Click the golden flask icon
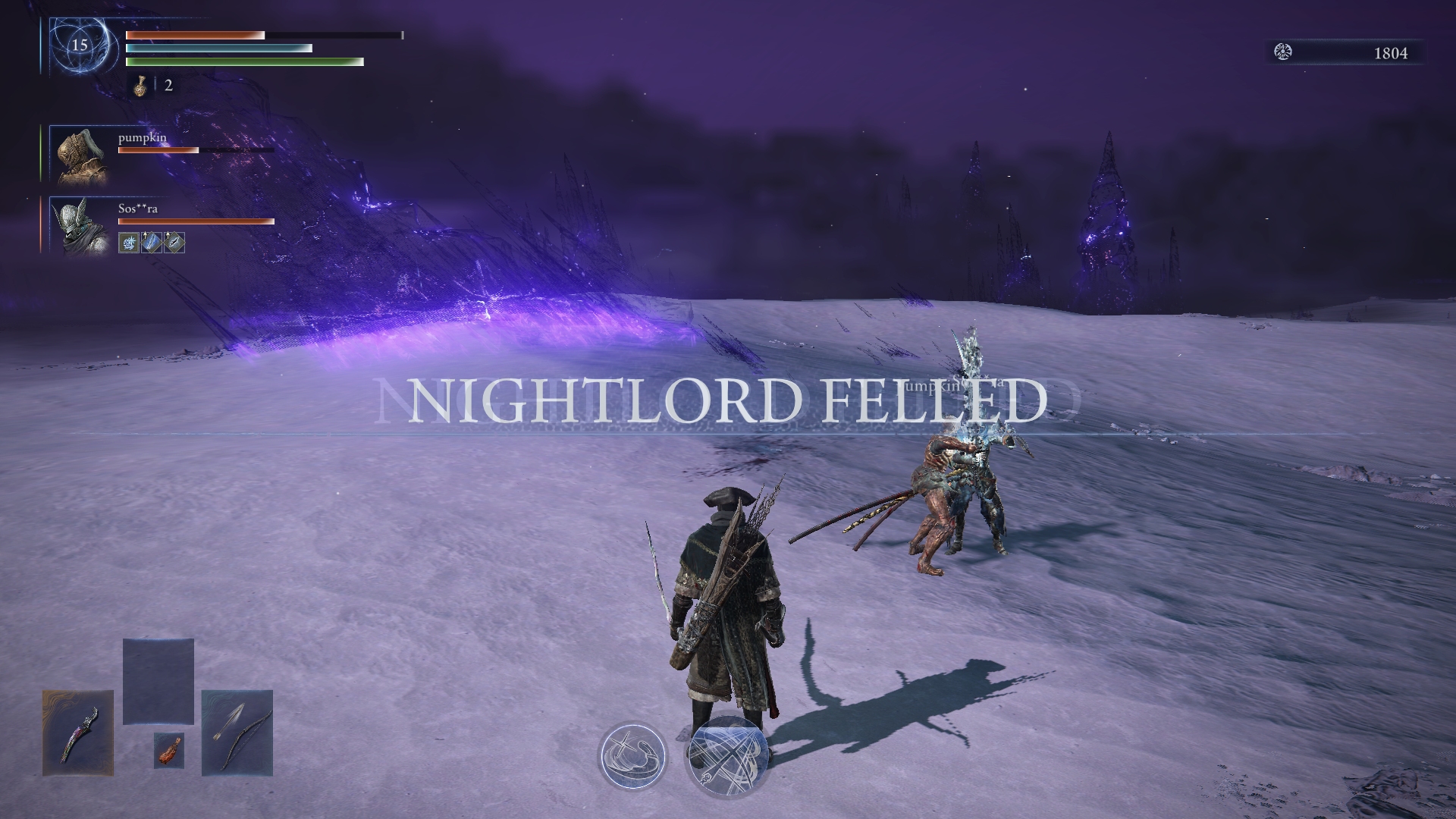 tap(140, 86)
